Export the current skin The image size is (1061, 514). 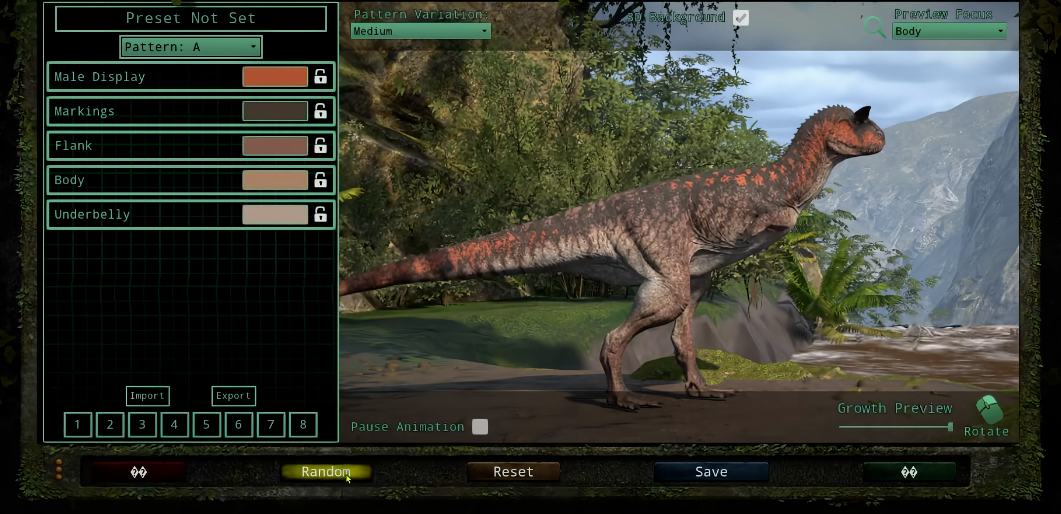(x=233, y=396)
